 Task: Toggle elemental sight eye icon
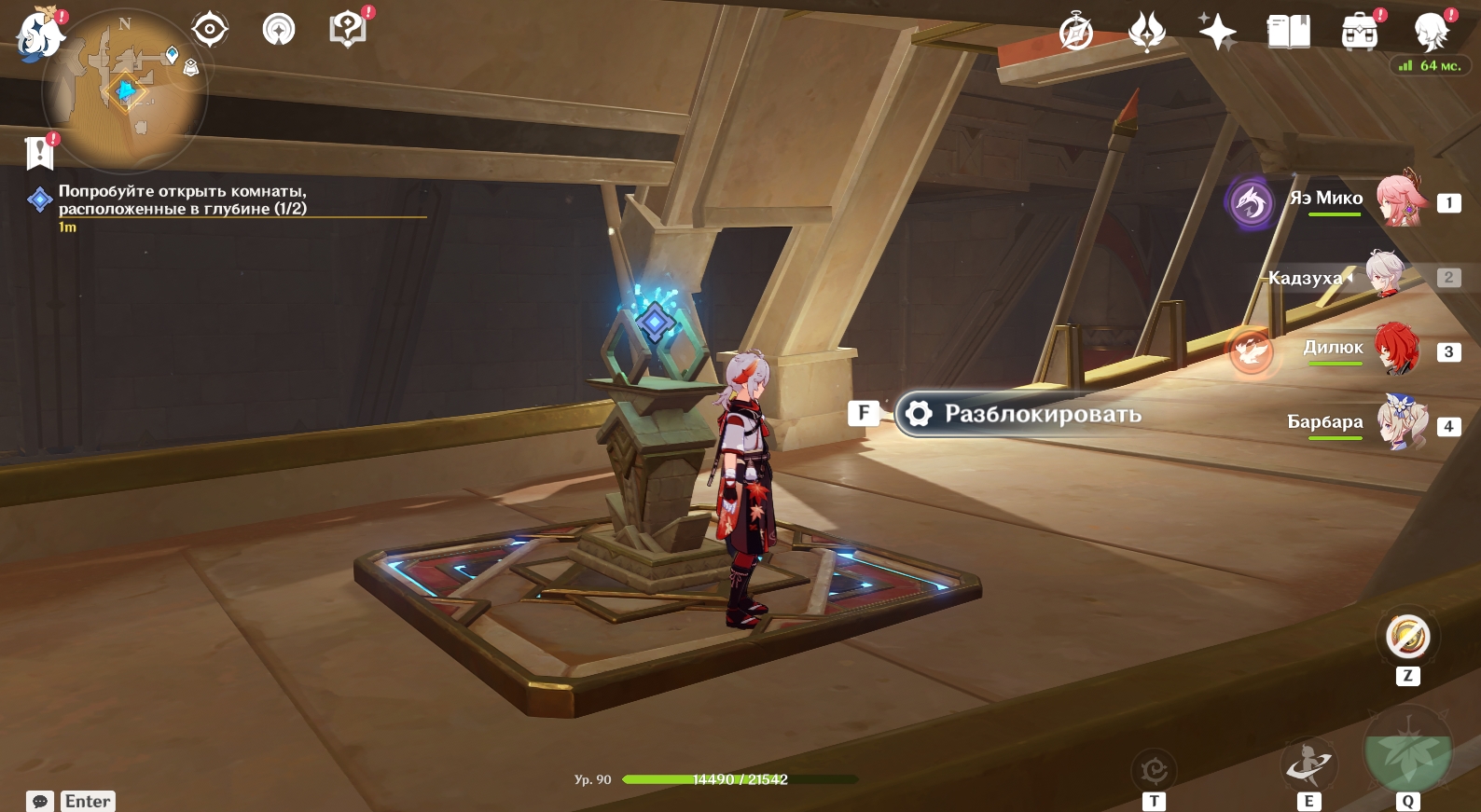(210, 30)
